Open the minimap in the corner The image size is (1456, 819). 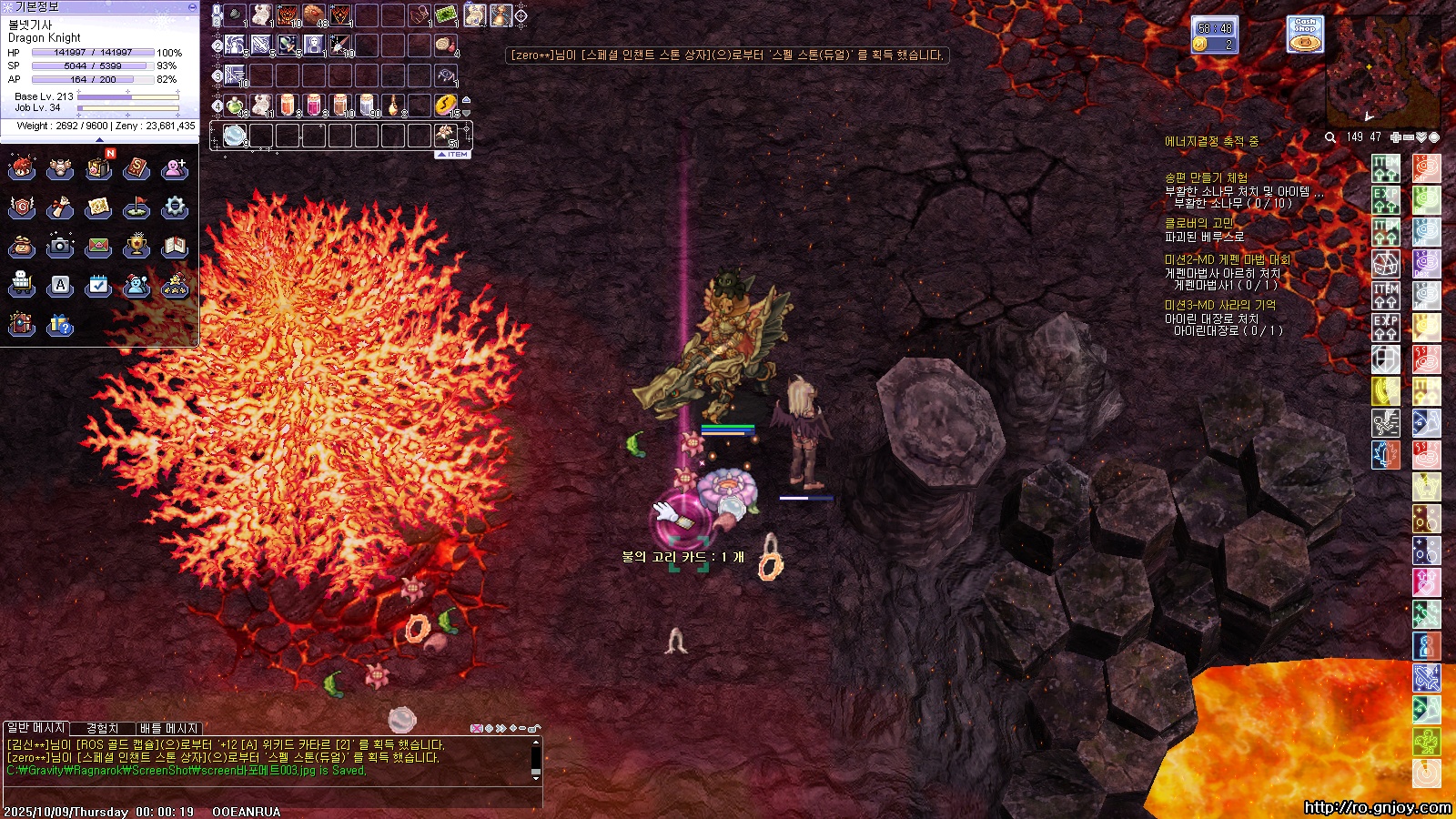coord(1383,68)
